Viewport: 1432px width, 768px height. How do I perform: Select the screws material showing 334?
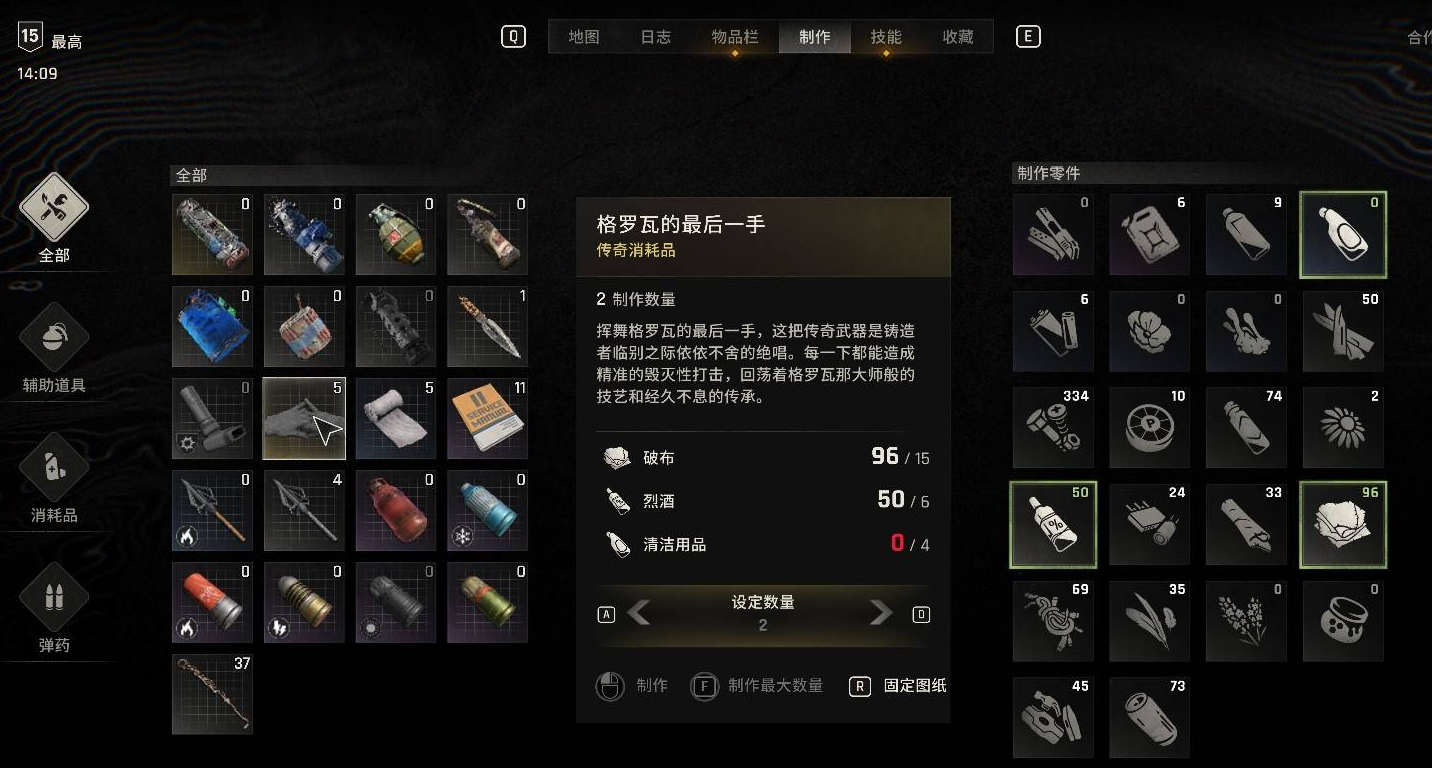coord(1053,427)
